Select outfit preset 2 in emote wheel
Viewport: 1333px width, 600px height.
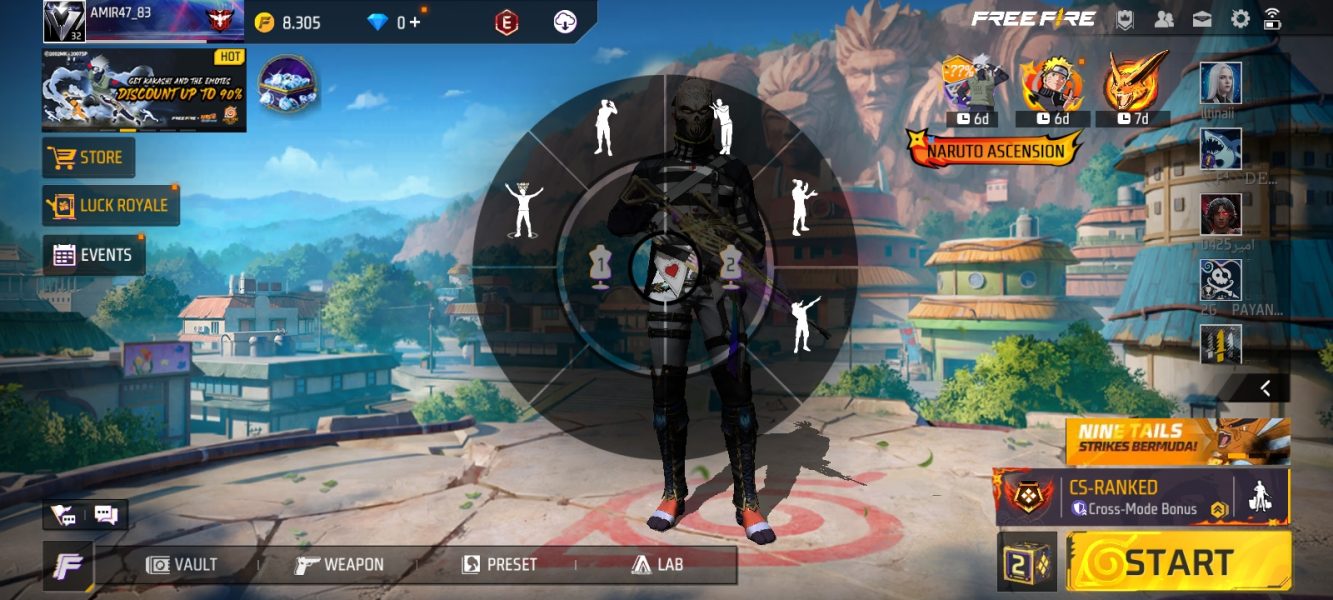[x=731, y=267]
